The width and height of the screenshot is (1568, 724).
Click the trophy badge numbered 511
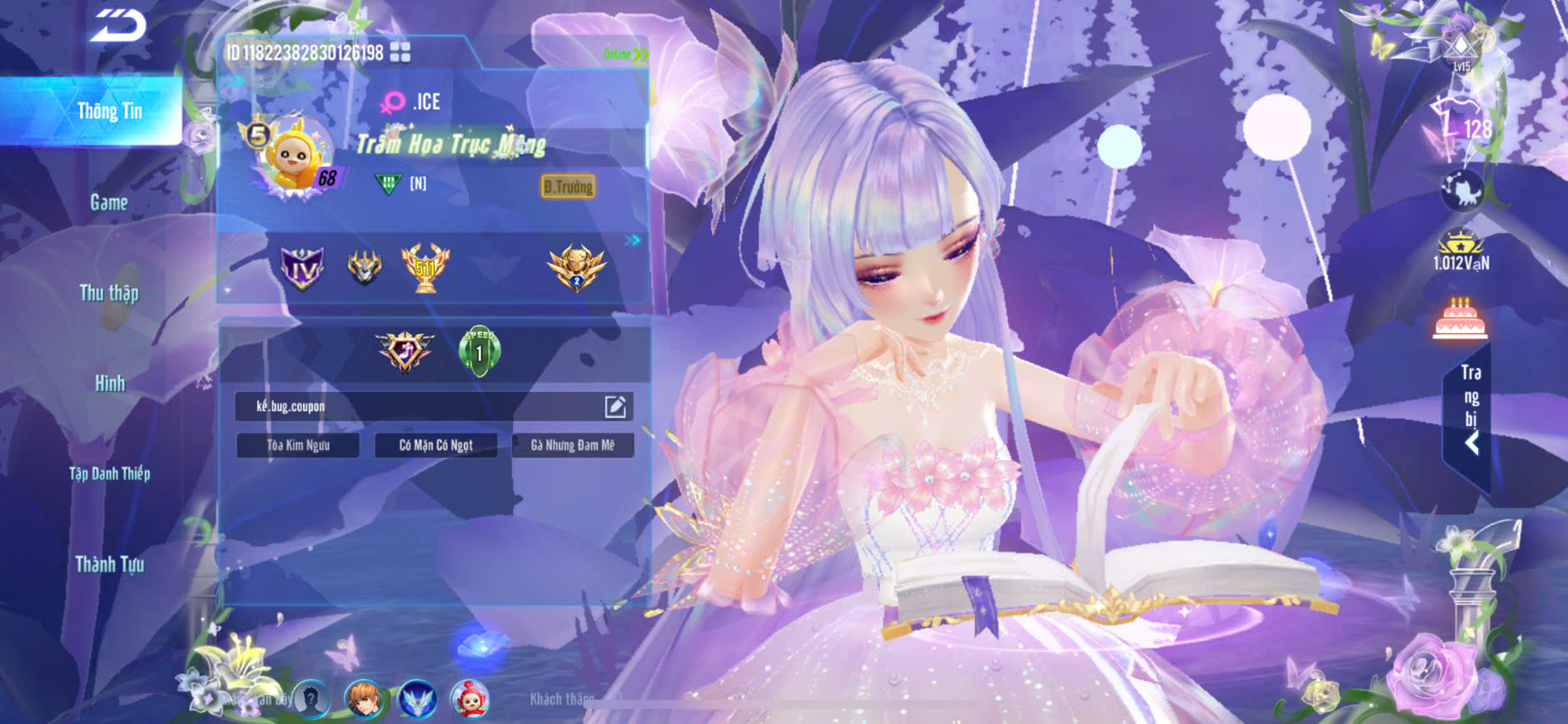tap(425, 267)
